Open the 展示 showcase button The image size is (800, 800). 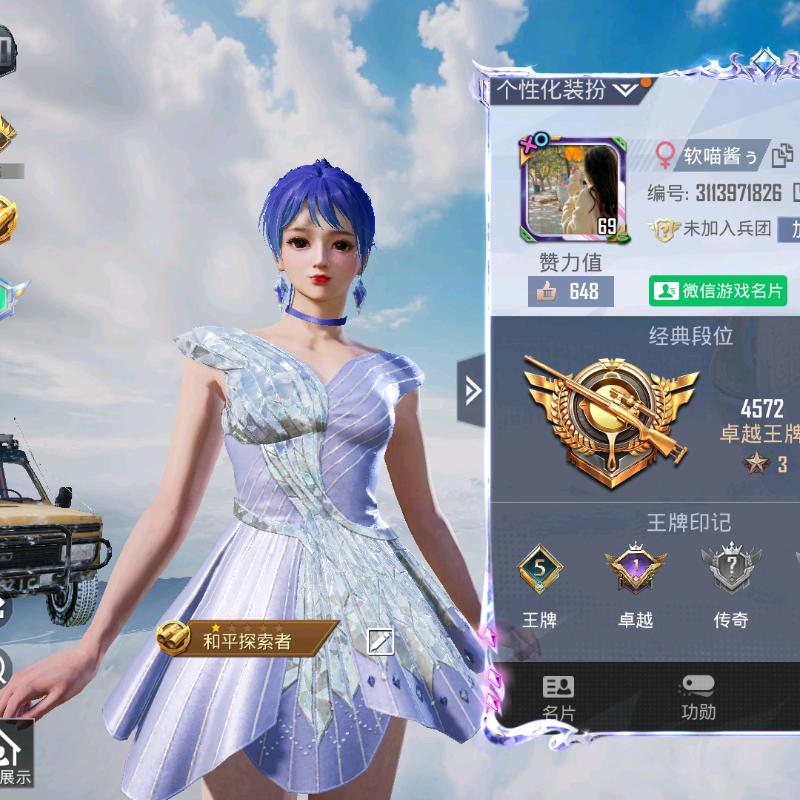(14, 755)
